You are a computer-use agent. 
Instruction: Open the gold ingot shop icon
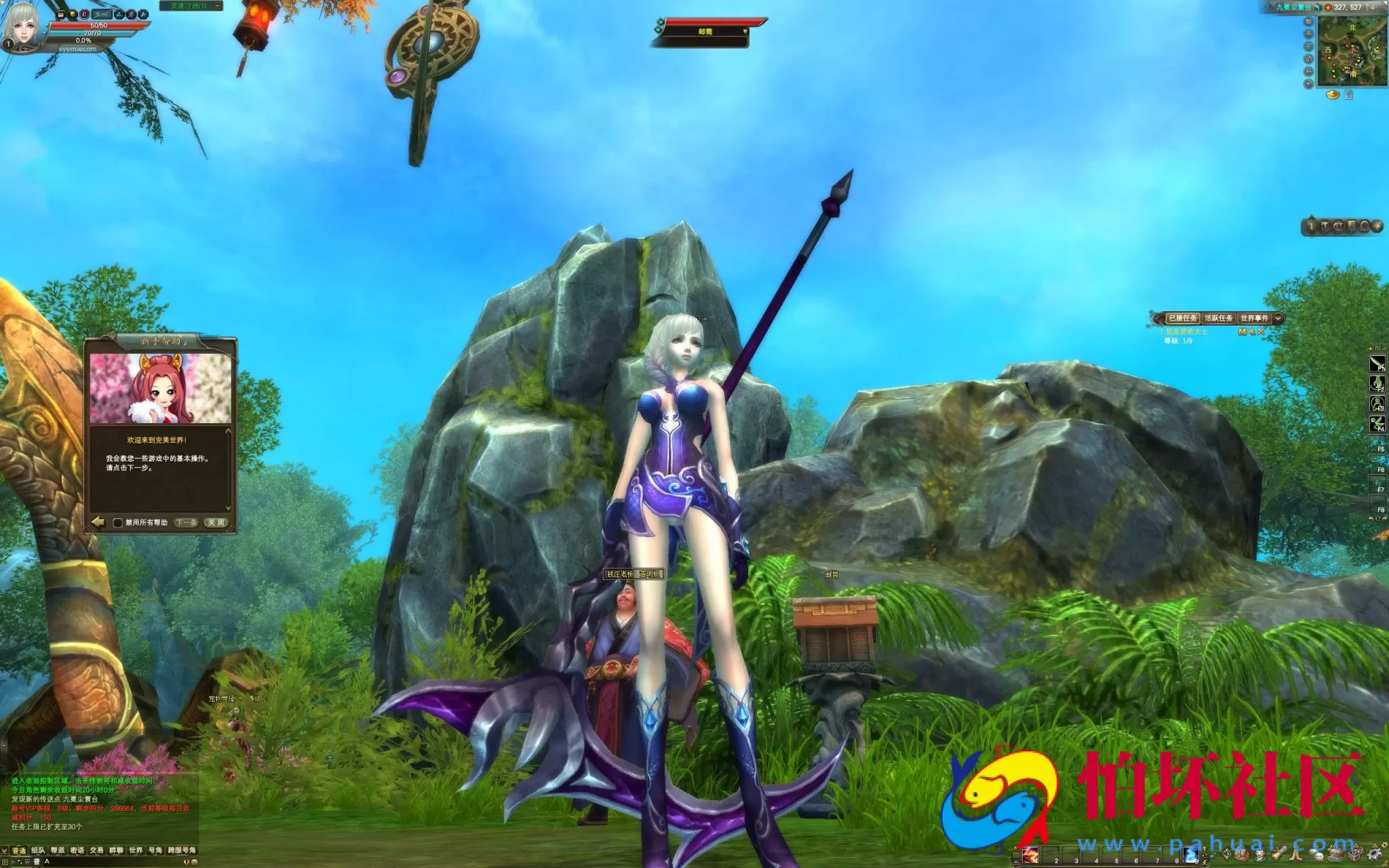1333,95
